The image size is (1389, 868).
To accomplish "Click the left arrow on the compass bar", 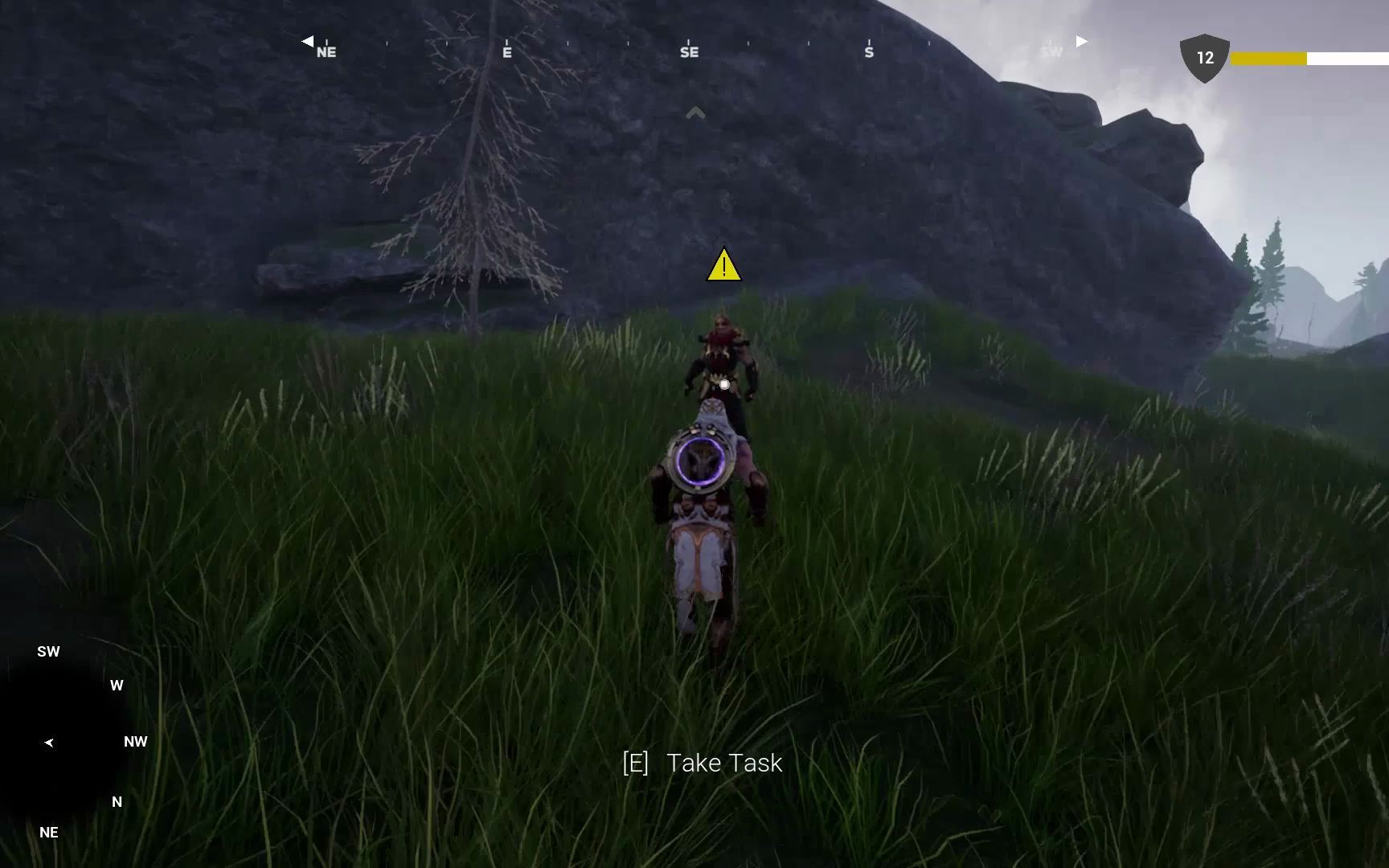I will click(x=308, y=40).
